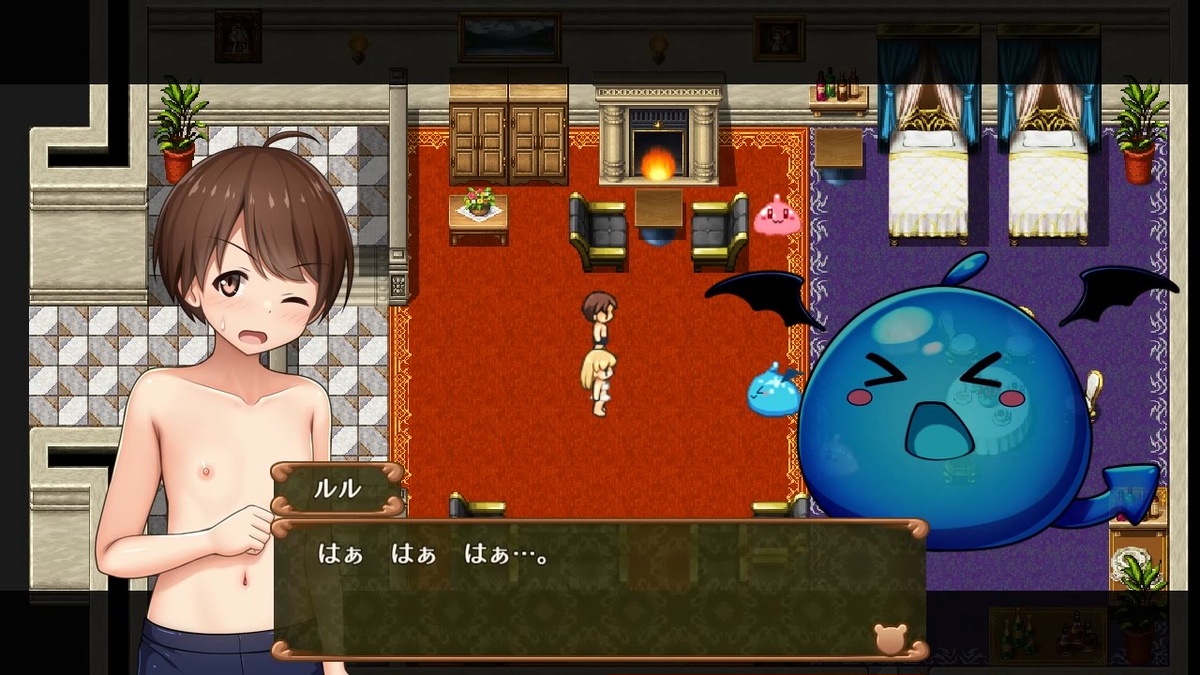Advance the dialogue via the bear icon

889,638
